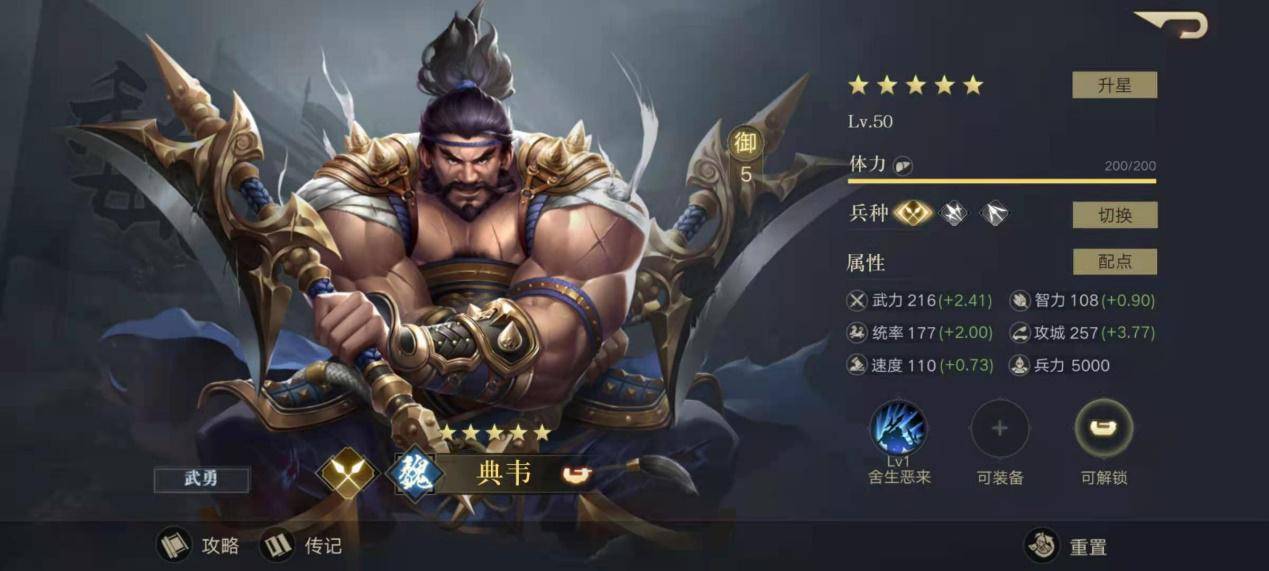Screen dimensions: 1269x571
Task: Open the 攻略 strategy guide
Action: pos(199,546)
